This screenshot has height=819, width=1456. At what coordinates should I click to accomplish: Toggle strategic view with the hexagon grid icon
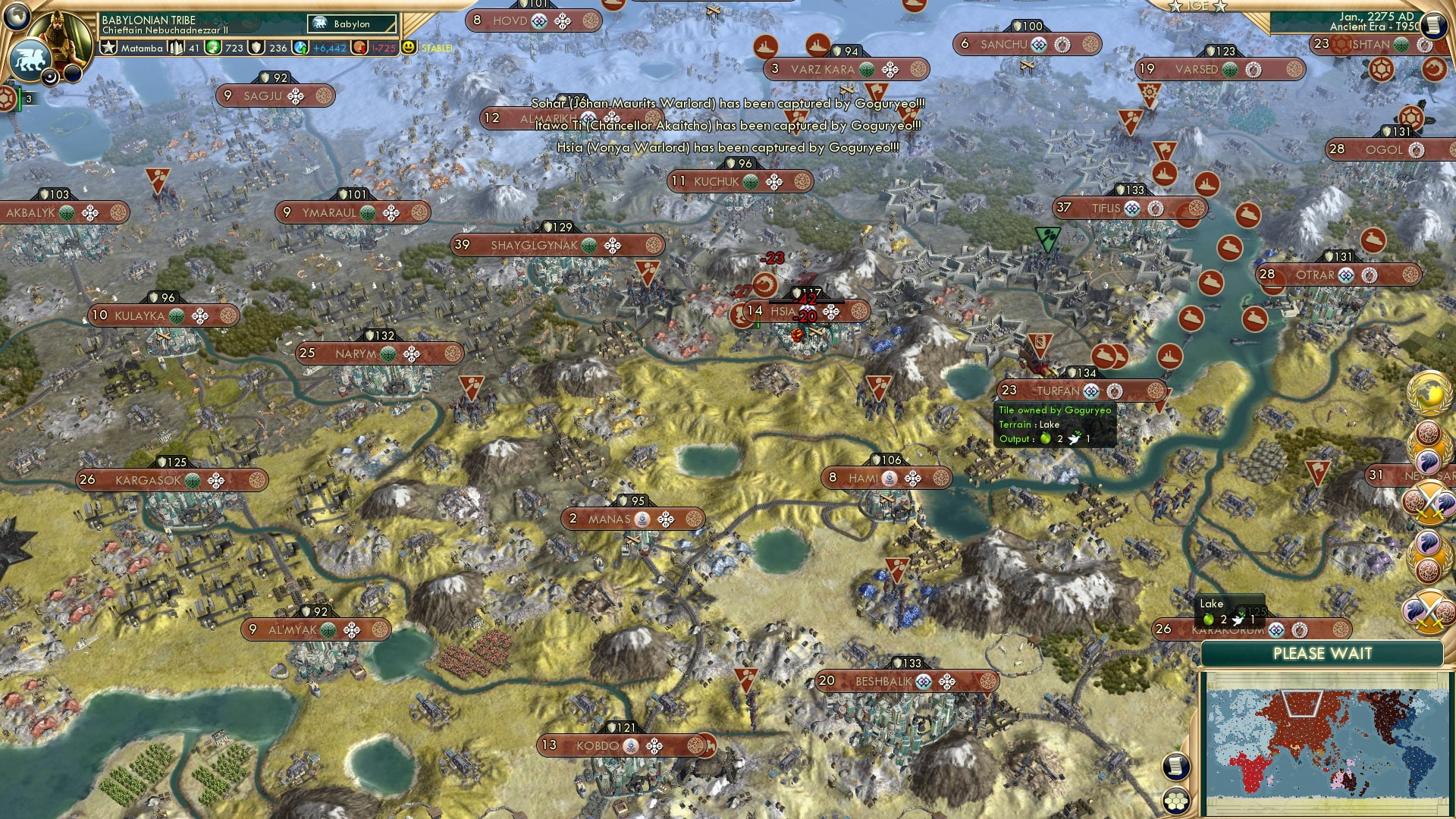(1177, 801)
